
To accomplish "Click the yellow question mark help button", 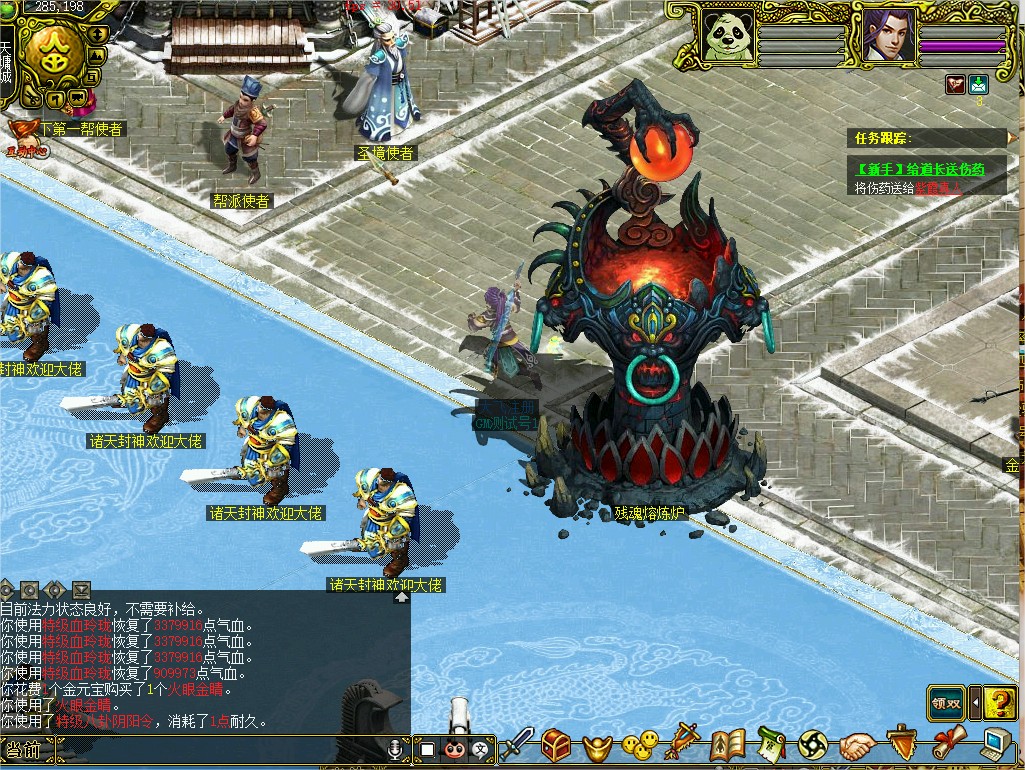I will tap(999, 702).
